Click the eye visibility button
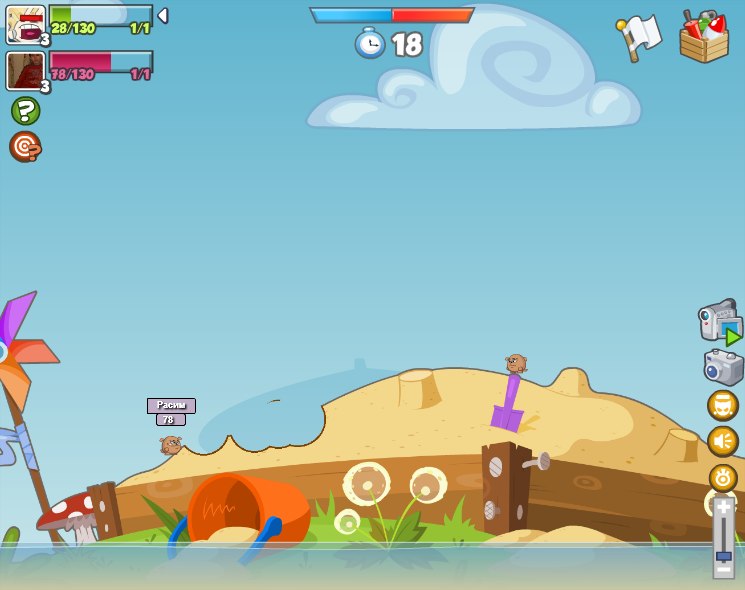Viewport: 745px width, 590px height. click(x=722, y=477)
